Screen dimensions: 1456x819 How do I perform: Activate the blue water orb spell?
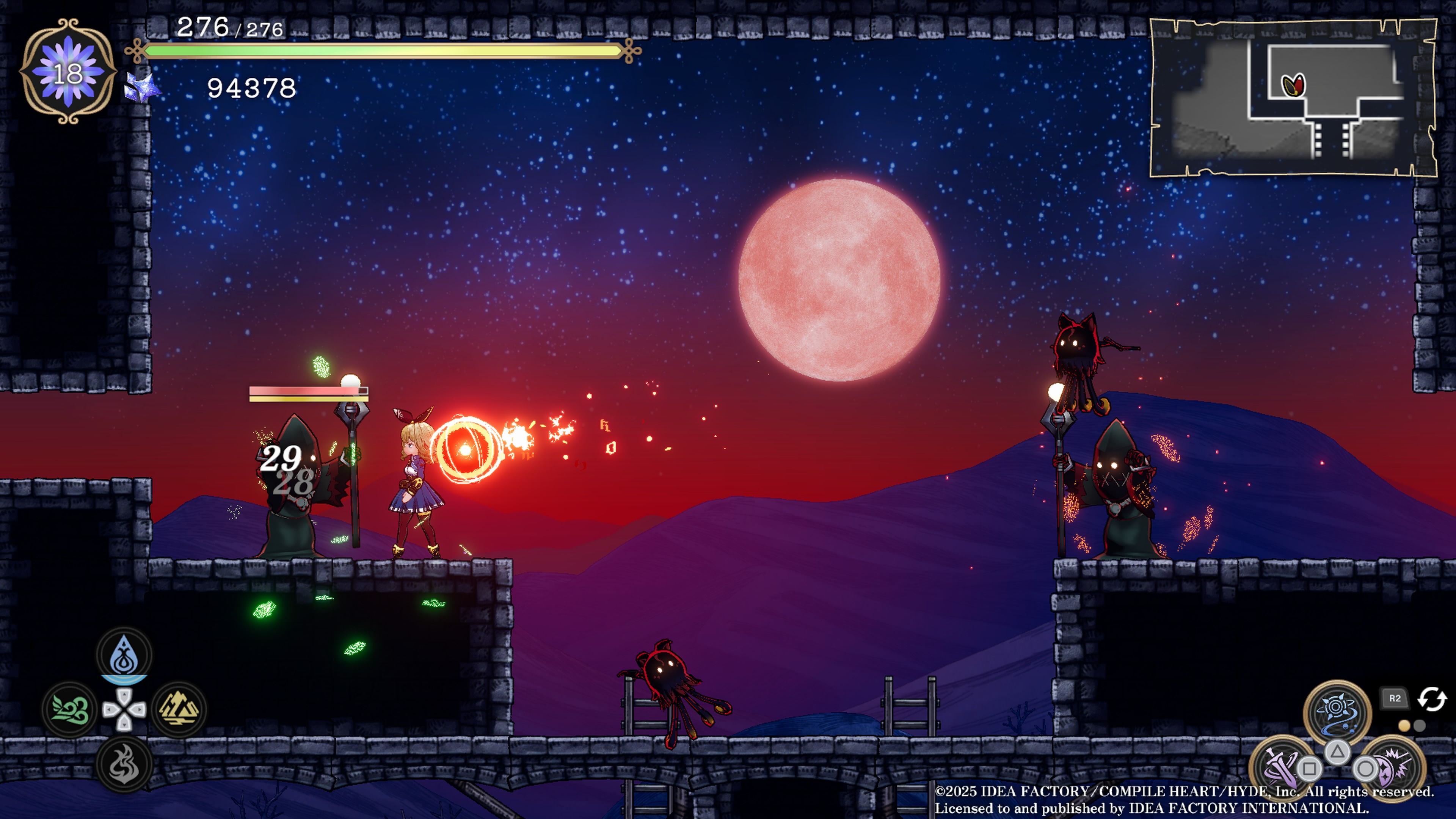click(1337, 712)
